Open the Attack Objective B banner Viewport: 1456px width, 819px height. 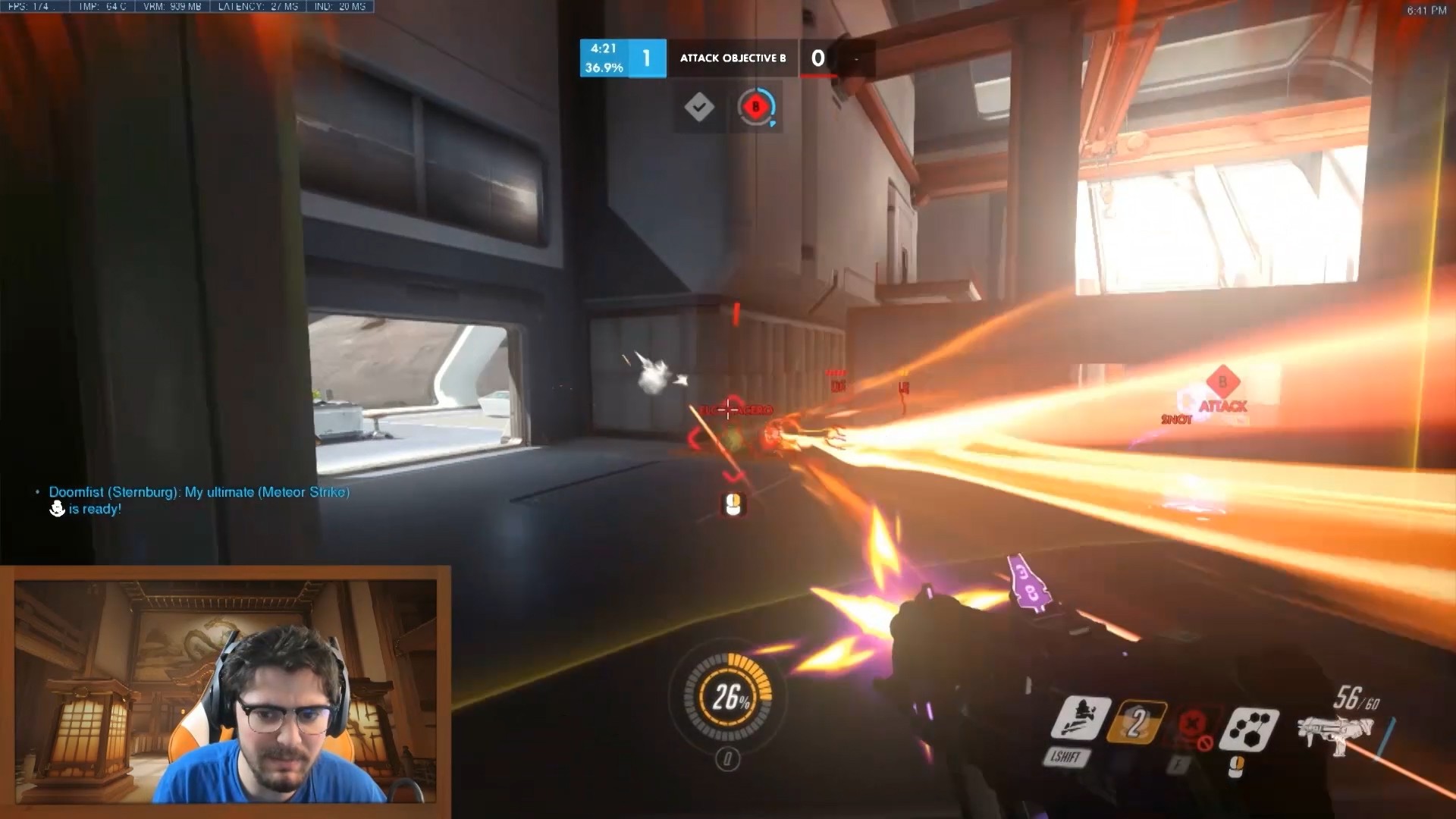(x=732, y=58)
